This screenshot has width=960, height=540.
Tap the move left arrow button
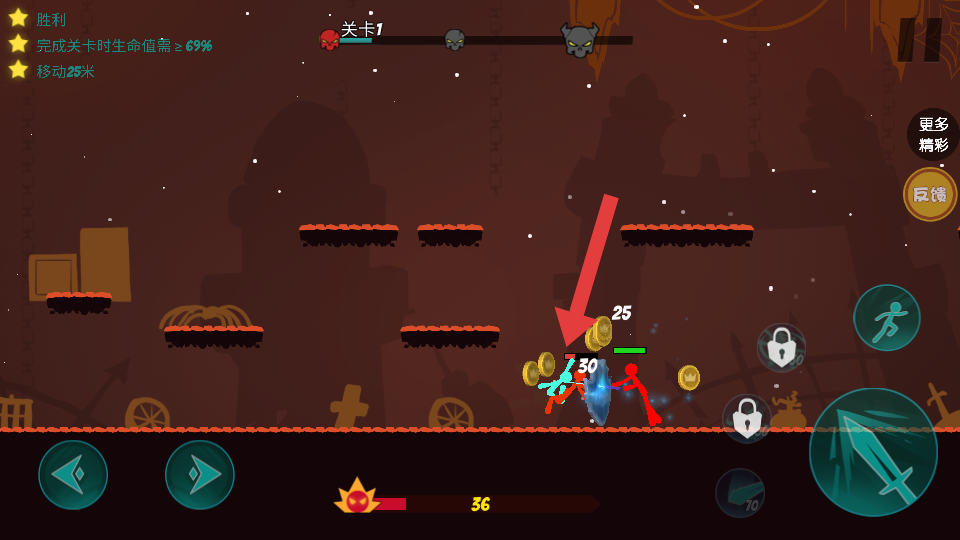[x=73, y=475]
